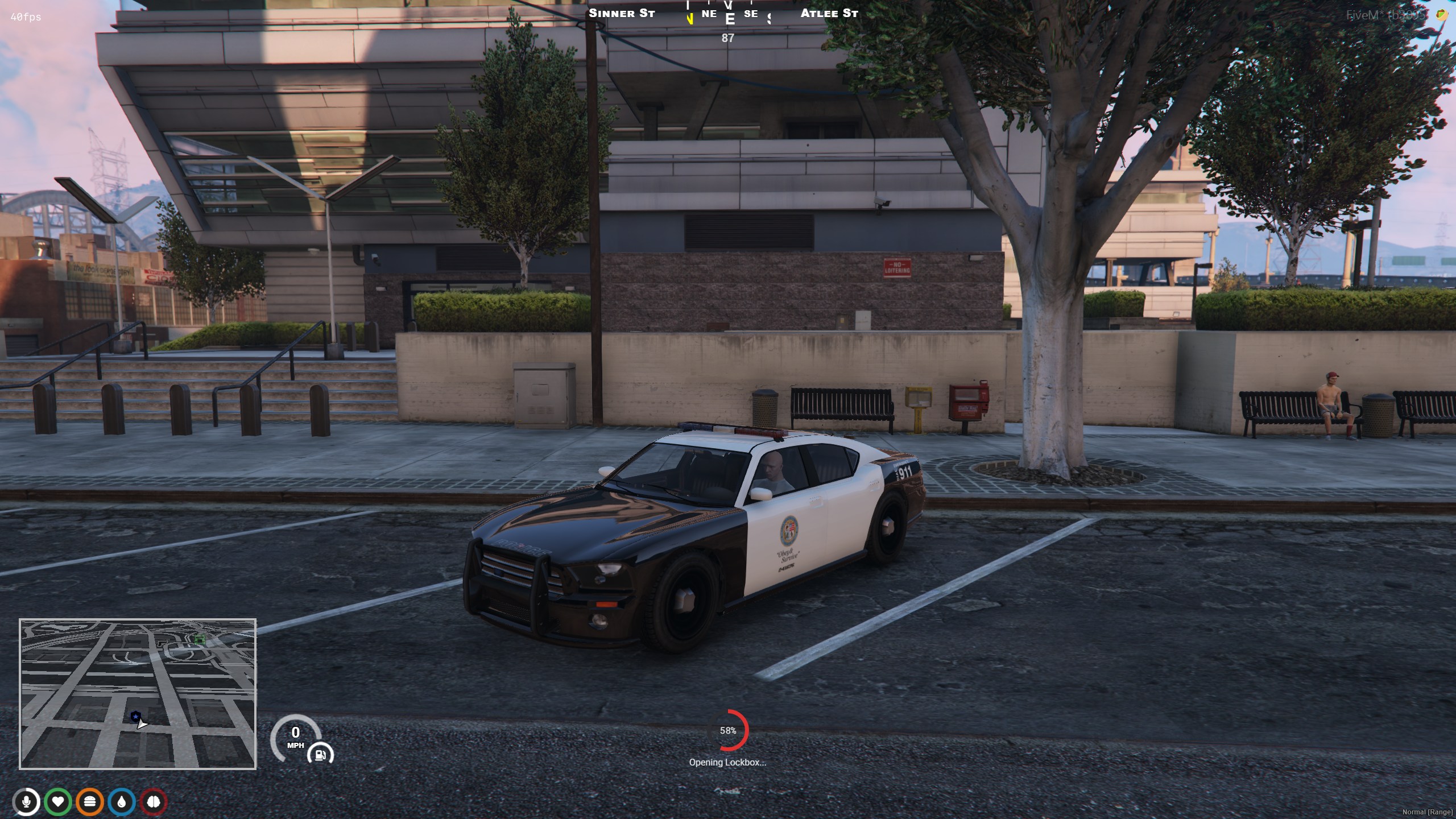The height and width of the screenshot is (819, 1456).
Task: Click the microphone voice status icon
Action: [26, 802]
